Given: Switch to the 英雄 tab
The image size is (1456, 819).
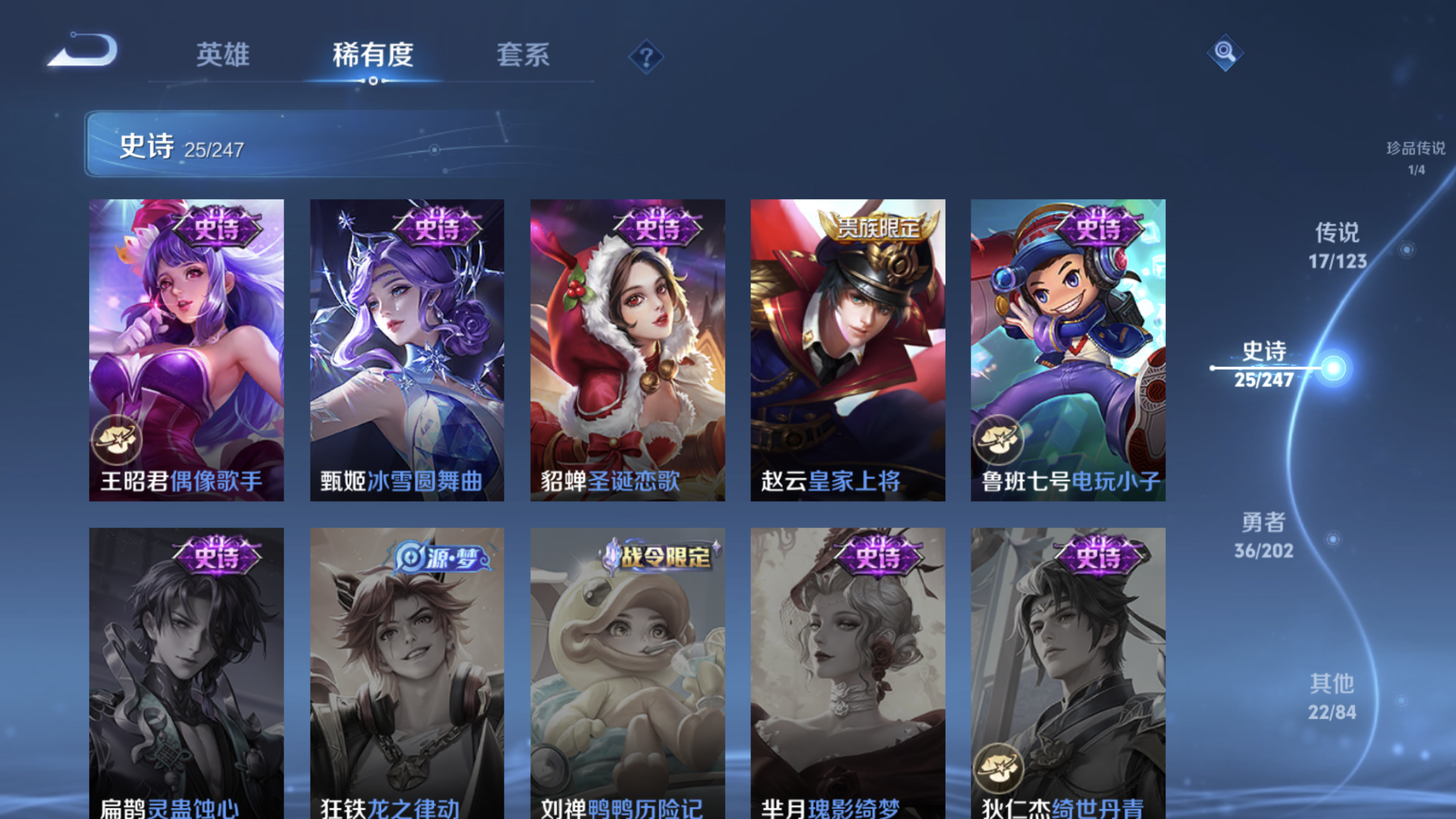Looking at the screenshot, I should (x=223, y=55).
